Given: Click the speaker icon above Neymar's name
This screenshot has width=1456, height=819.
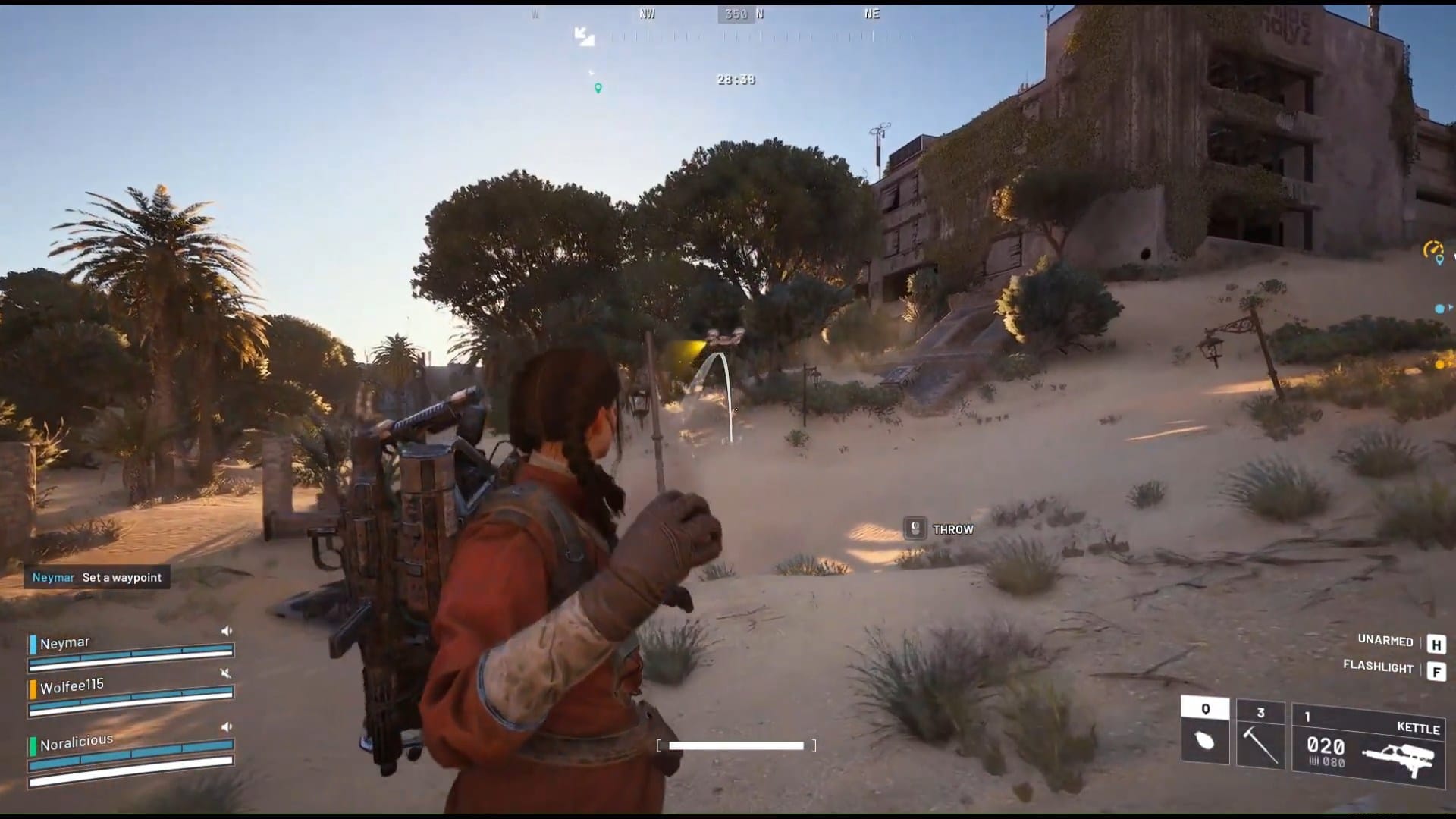Looking at the screenshot, I should 224,630.
